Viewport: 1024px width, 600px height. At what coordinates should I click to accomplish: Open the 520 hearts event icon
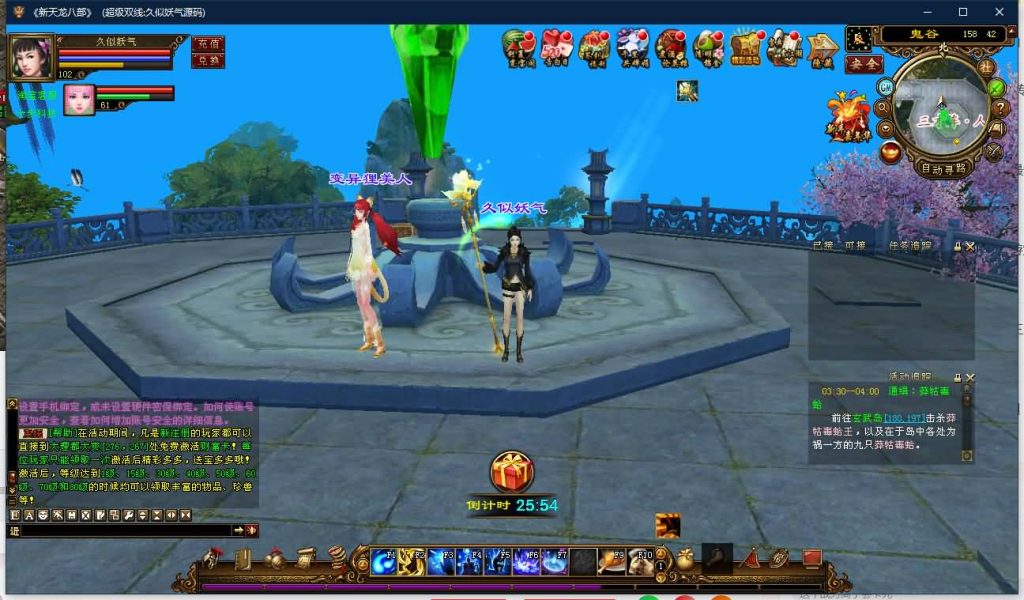click(x=555, y=47)
